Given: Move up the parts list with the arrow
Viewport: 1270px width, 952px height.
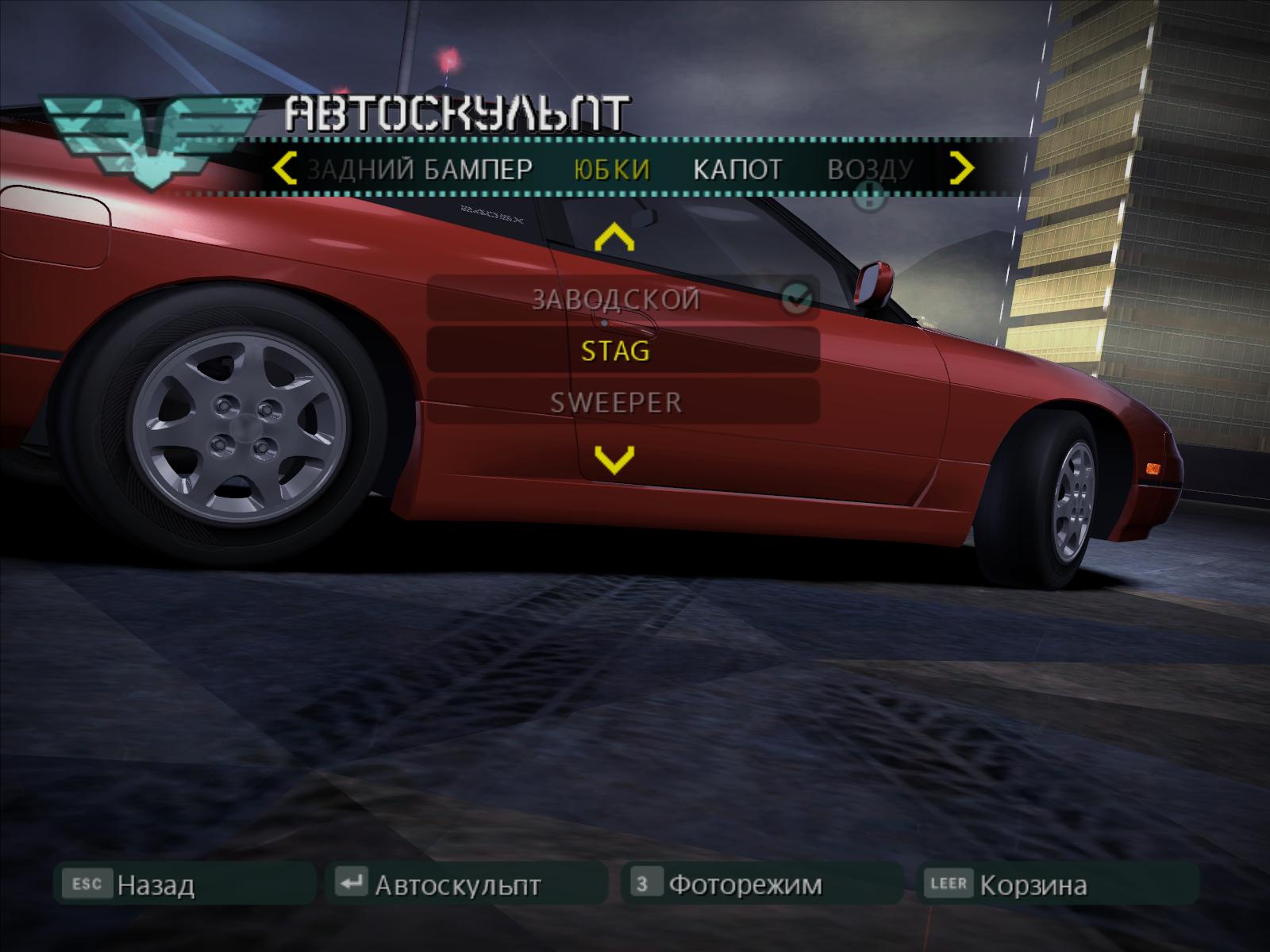Looking at the screenshot, I should [x=614, y=238].
